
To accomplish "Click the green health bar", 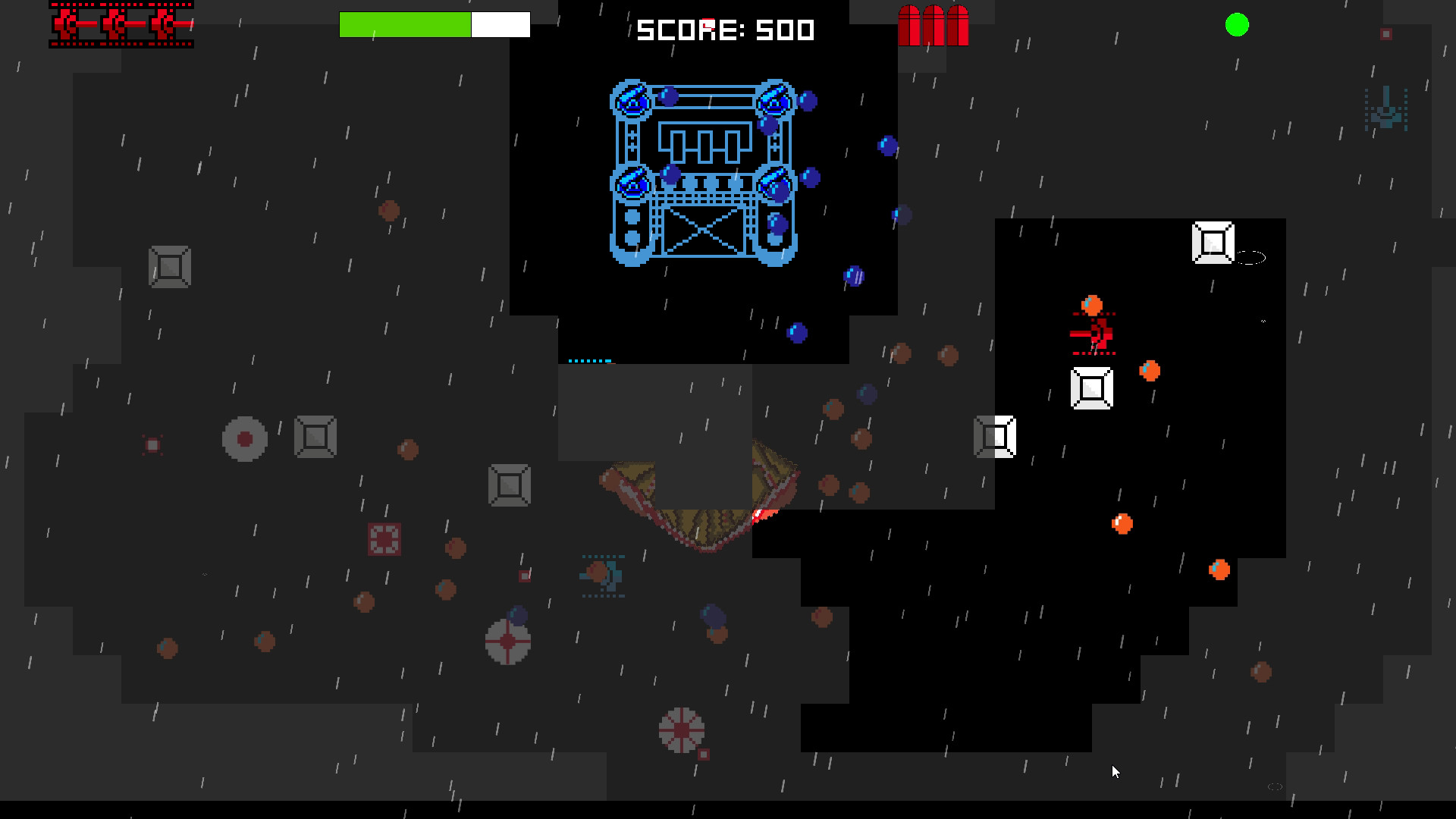I will point(406,24).
